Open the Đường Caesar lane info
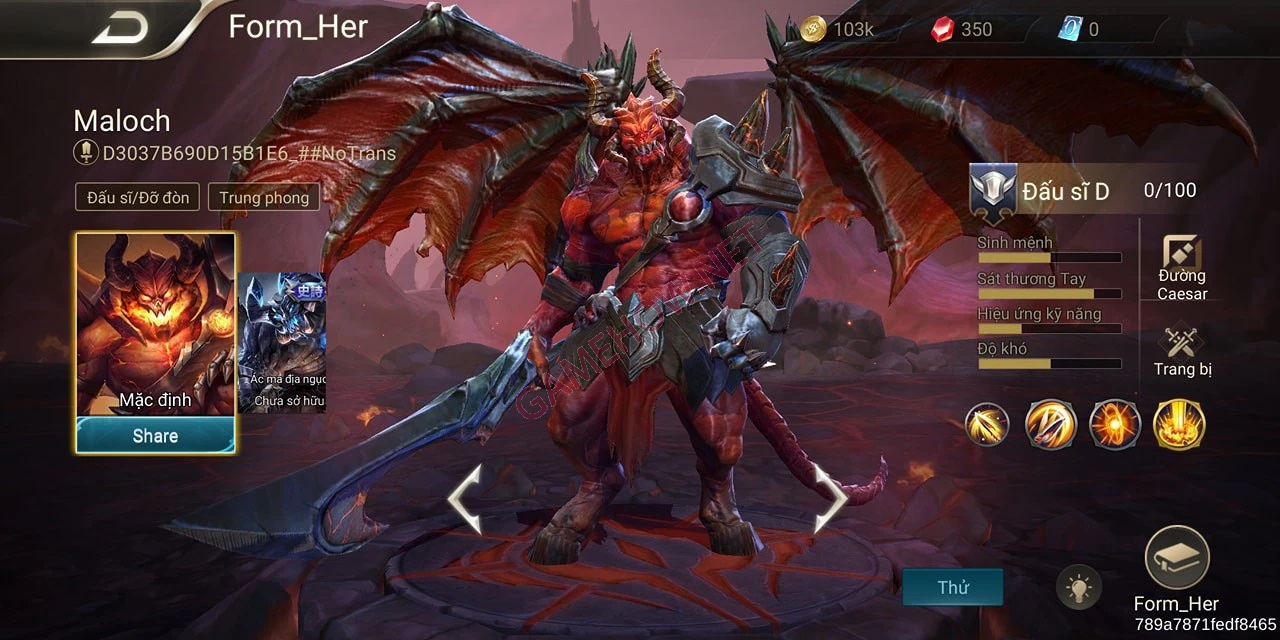 1182,268
